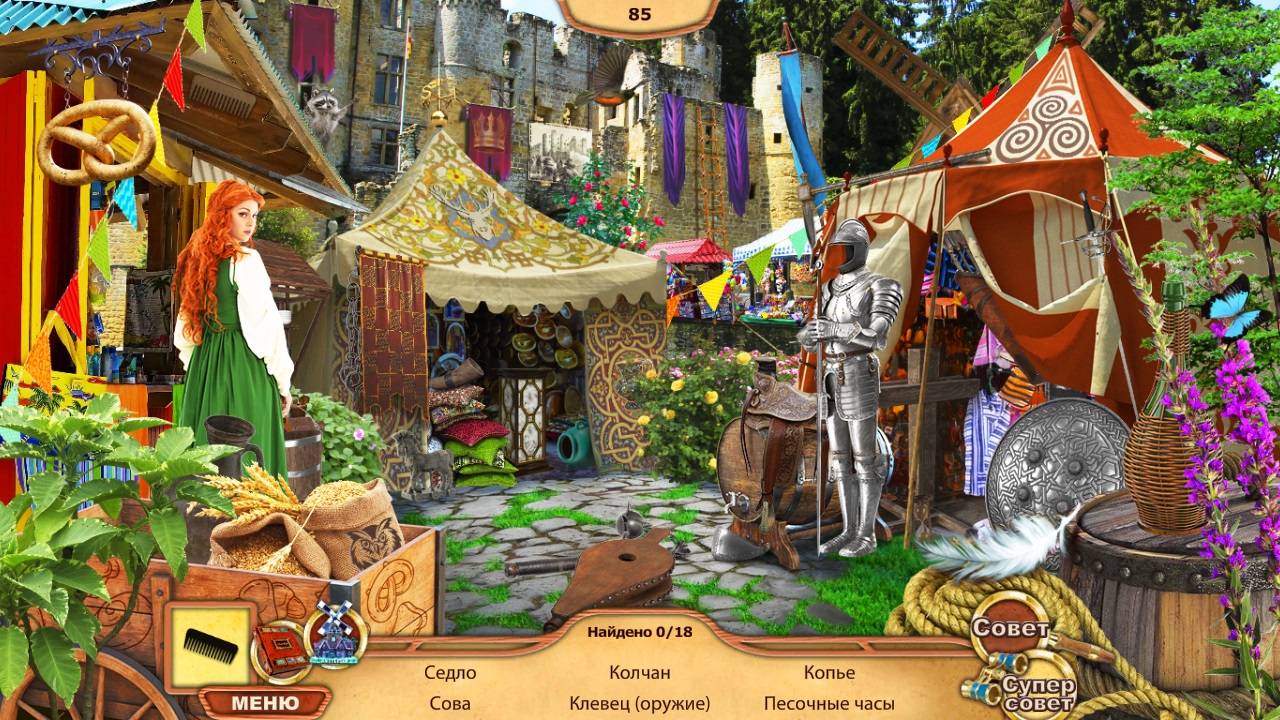1280x720 pixels.
Task: Select Седло in the item list
Action: coord(450,673)
